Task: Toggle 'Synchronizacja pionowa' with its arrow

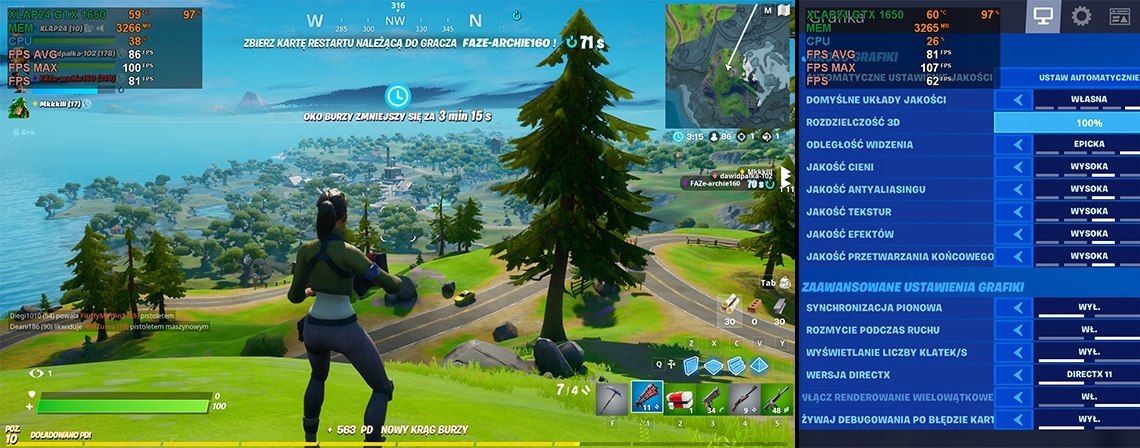Action: pos(1018,308)
